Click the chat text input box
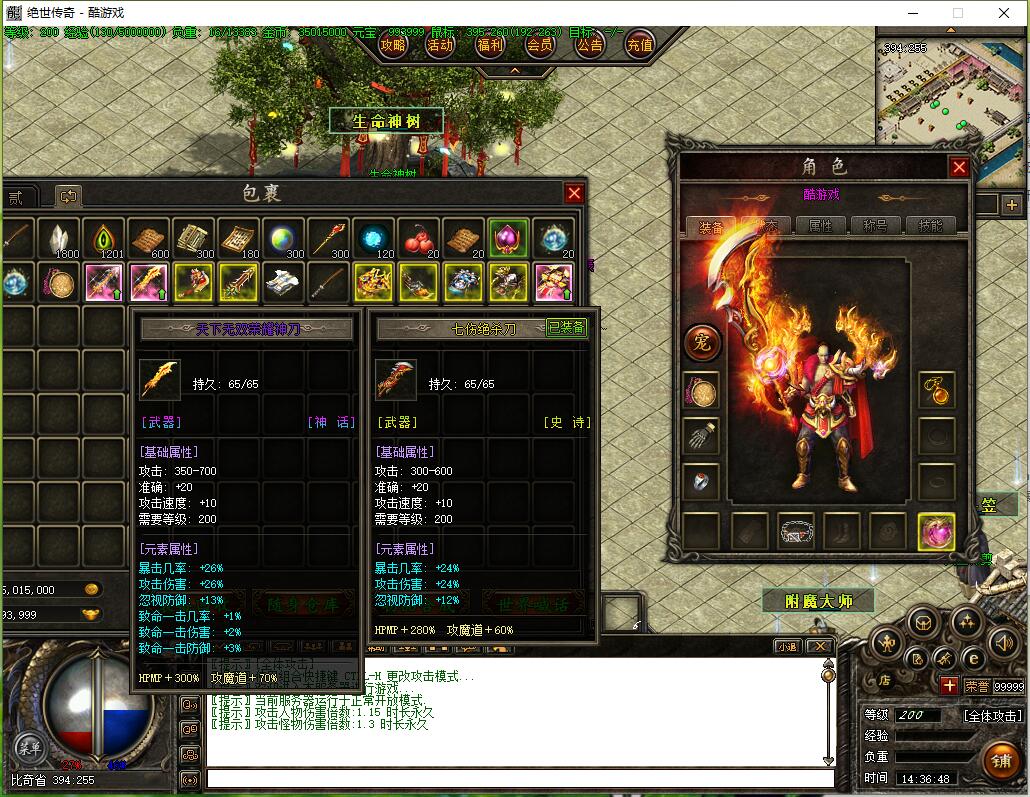 pyautogui.click(x=520, y=779)
